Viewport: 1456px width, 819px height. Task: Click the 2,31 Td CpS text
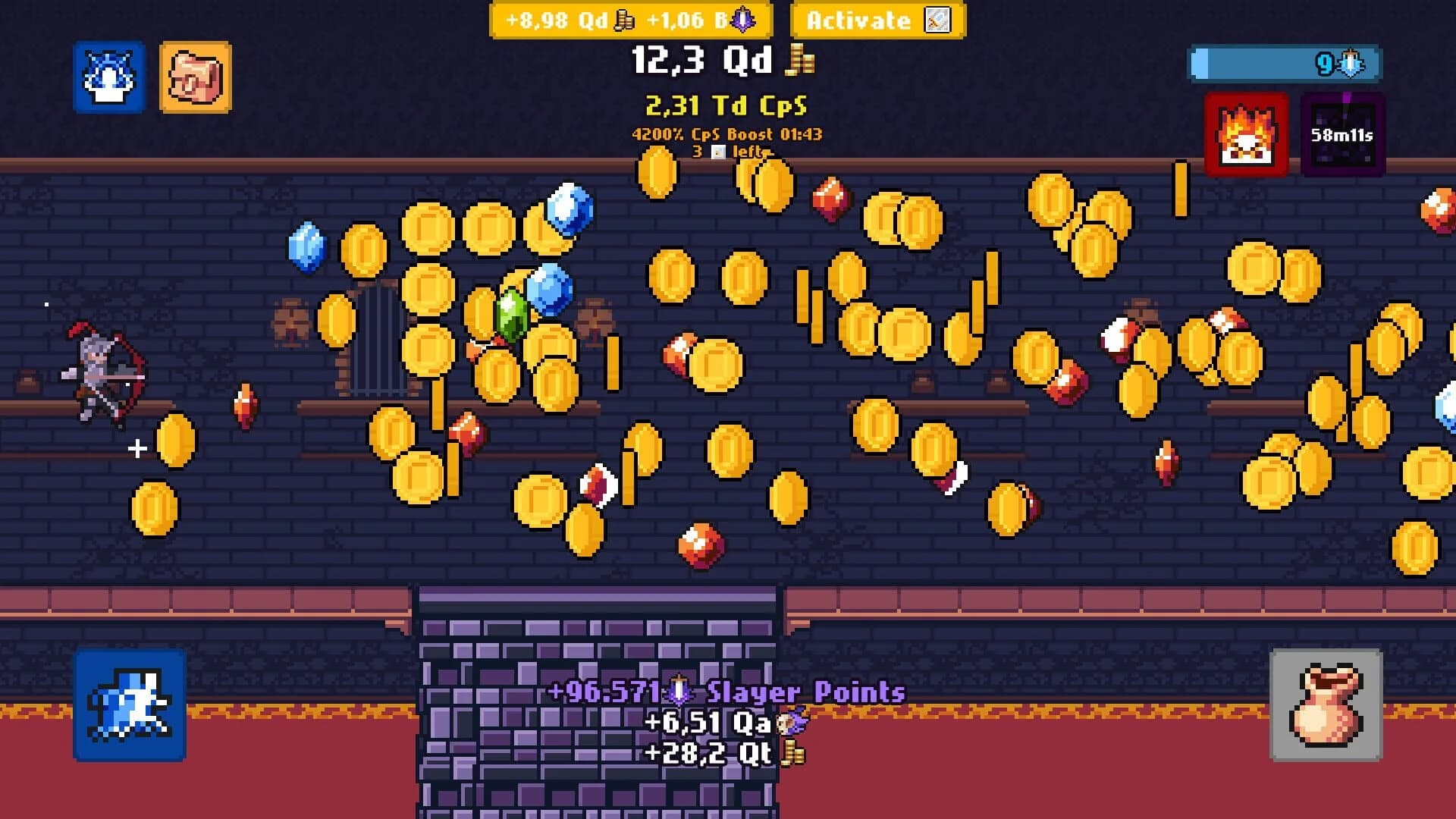pos(726,106)
